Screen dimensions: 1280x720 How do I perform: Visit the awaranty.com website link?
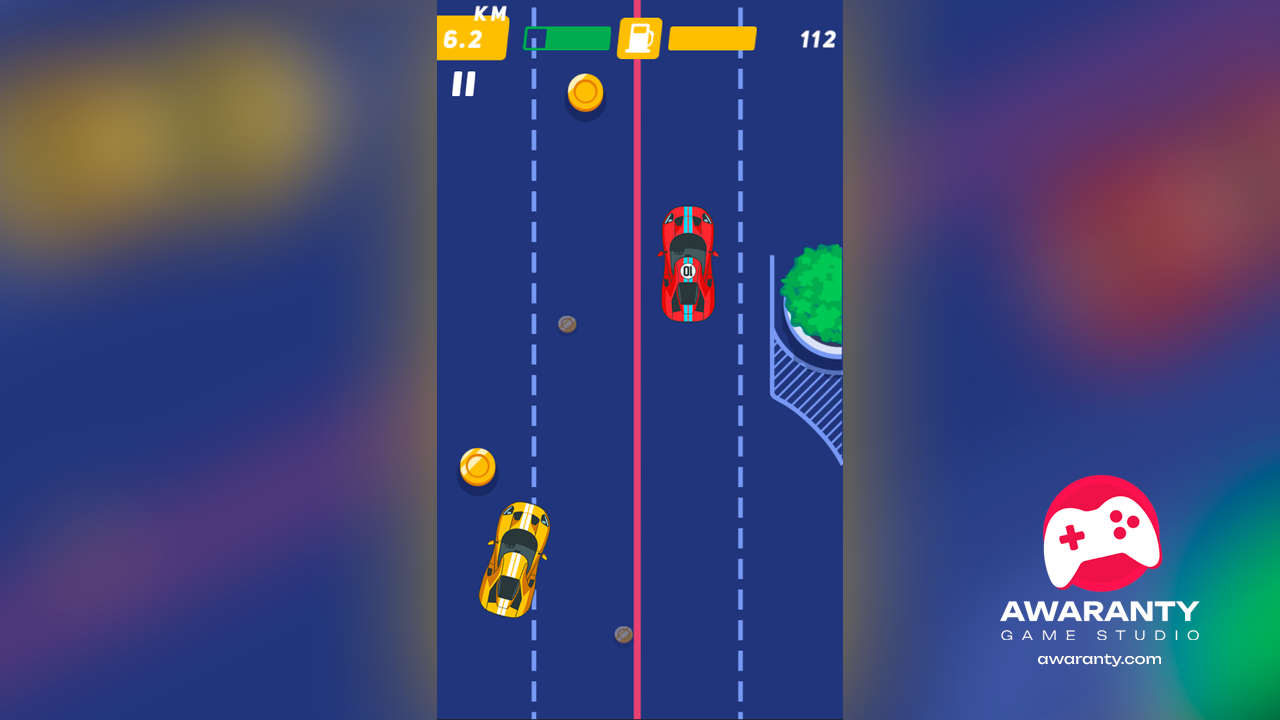[x=1099, y=659]
